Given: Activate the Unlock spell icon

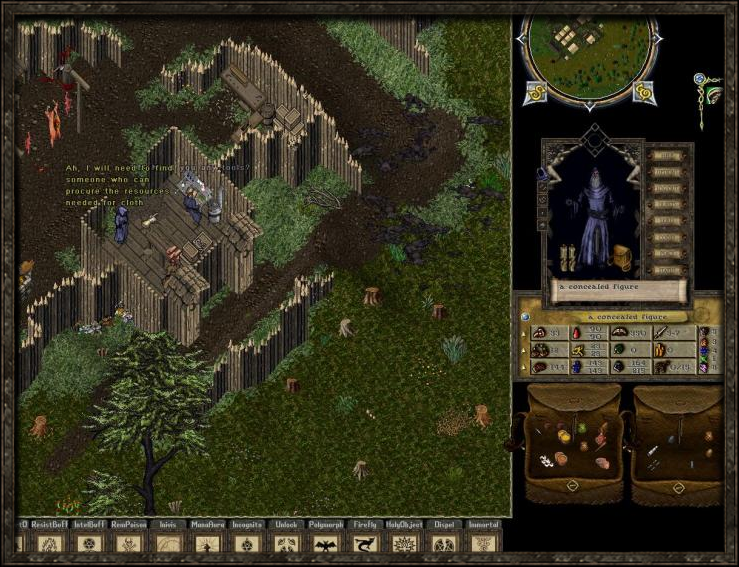Looking at the screenshot, I should click(284, 544).
